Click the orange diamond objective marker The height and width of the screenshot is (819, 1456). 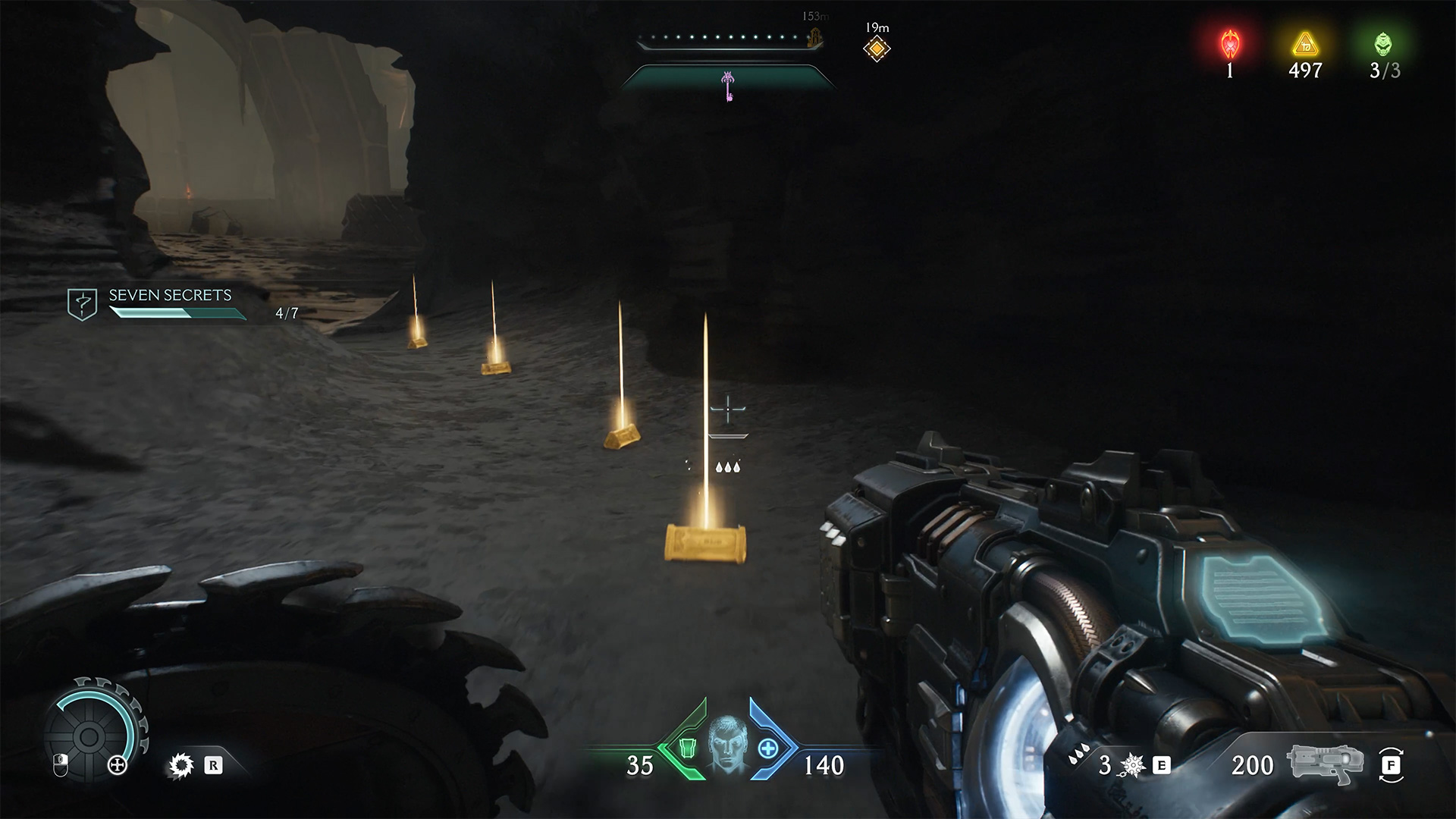pos(877,49)
